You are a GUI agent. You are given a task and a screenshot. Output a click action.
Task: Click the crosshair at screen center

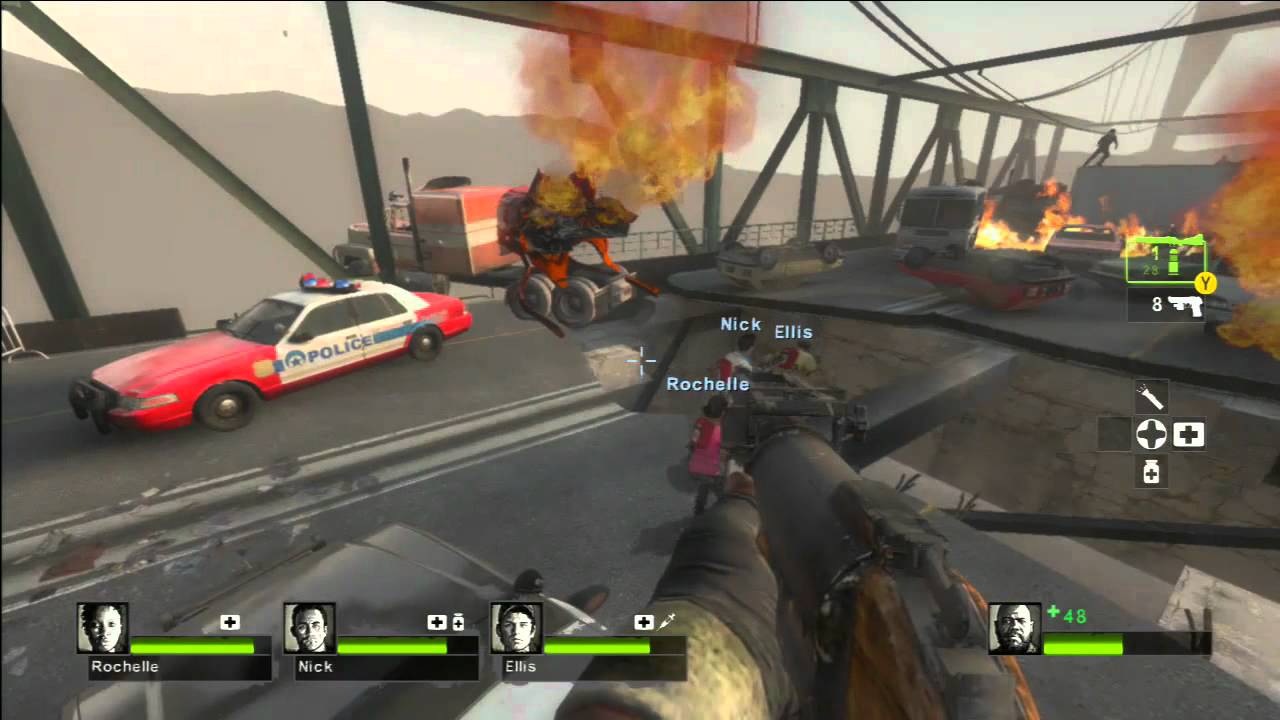coord(640,362)
